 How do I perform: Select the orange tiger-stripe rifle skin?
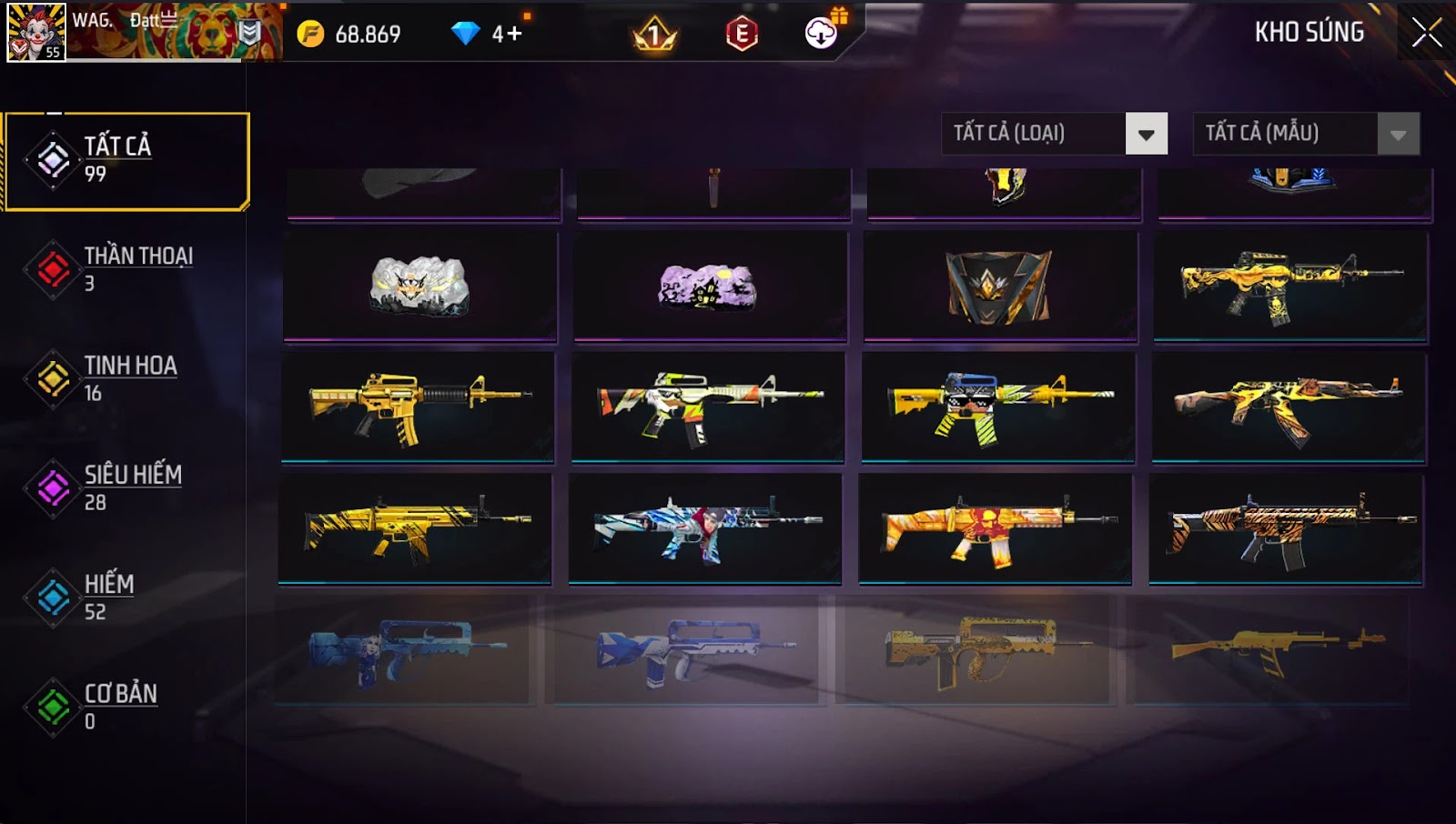coord(1286,529)
